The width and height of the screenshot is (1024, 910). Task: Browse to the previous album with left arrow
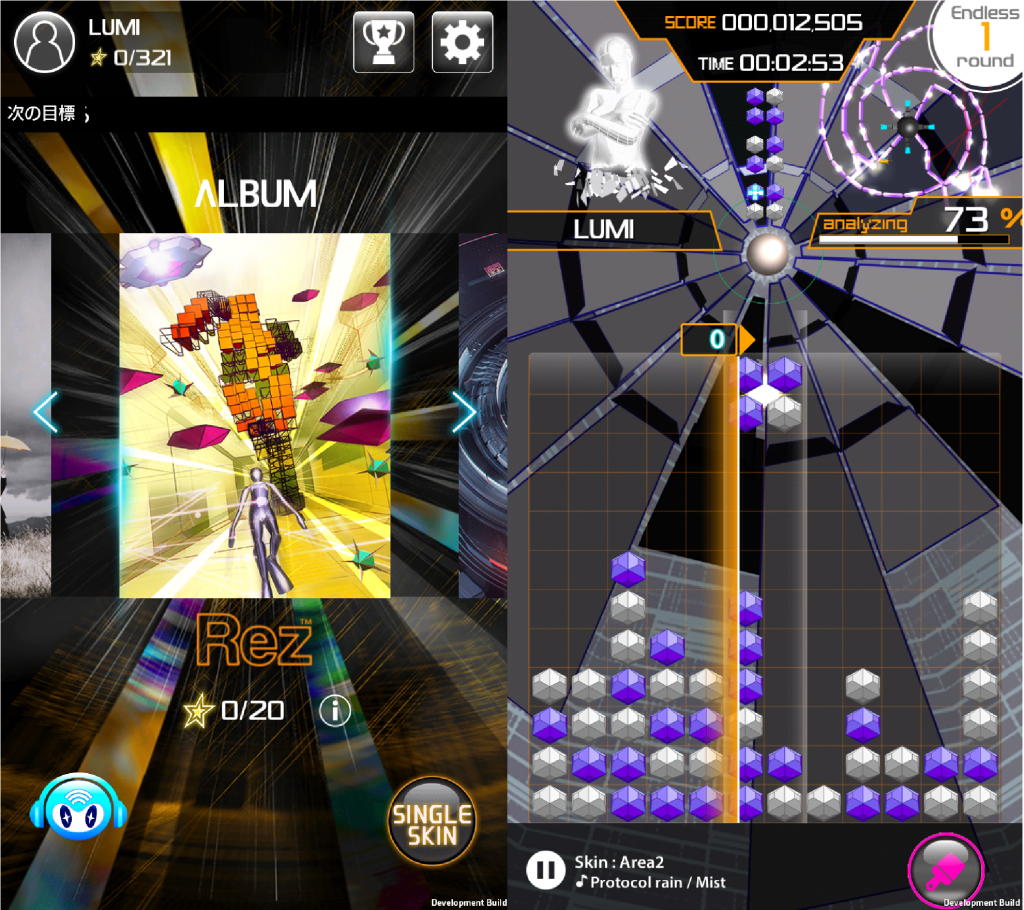45,411
